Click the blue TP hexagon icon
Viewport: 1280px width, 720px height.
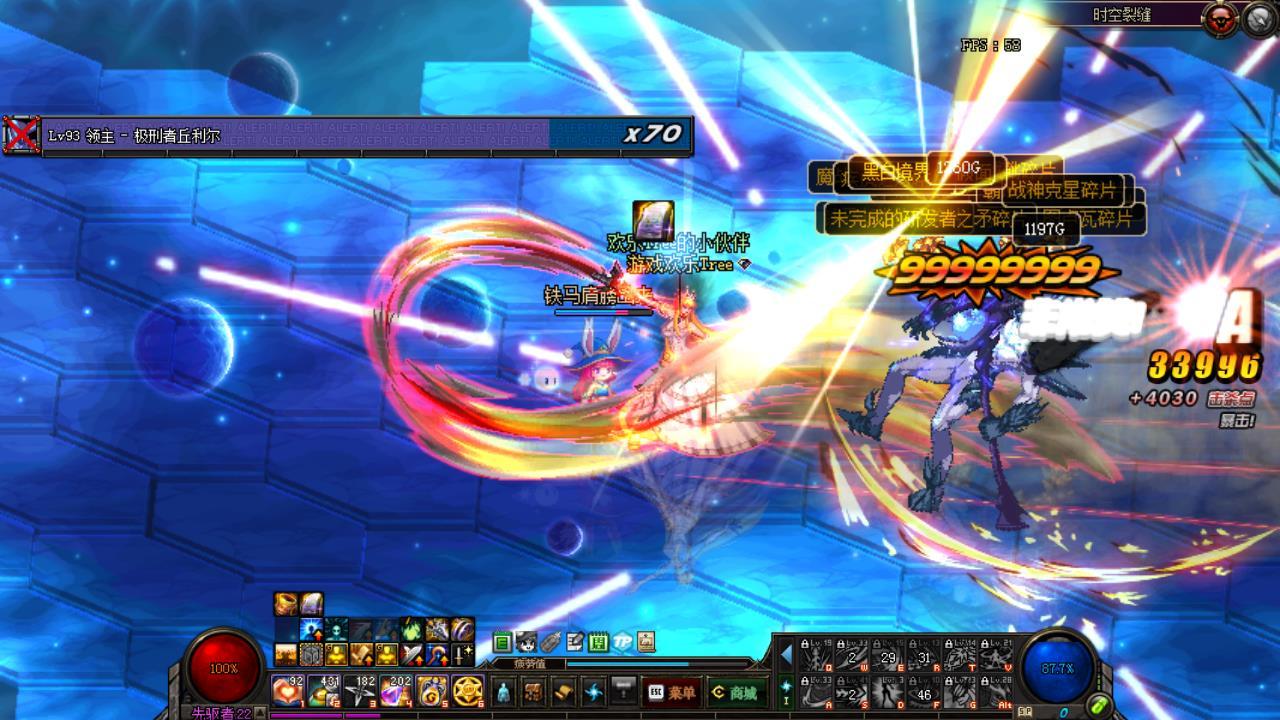pyautogui.click(x=622, y=642)
